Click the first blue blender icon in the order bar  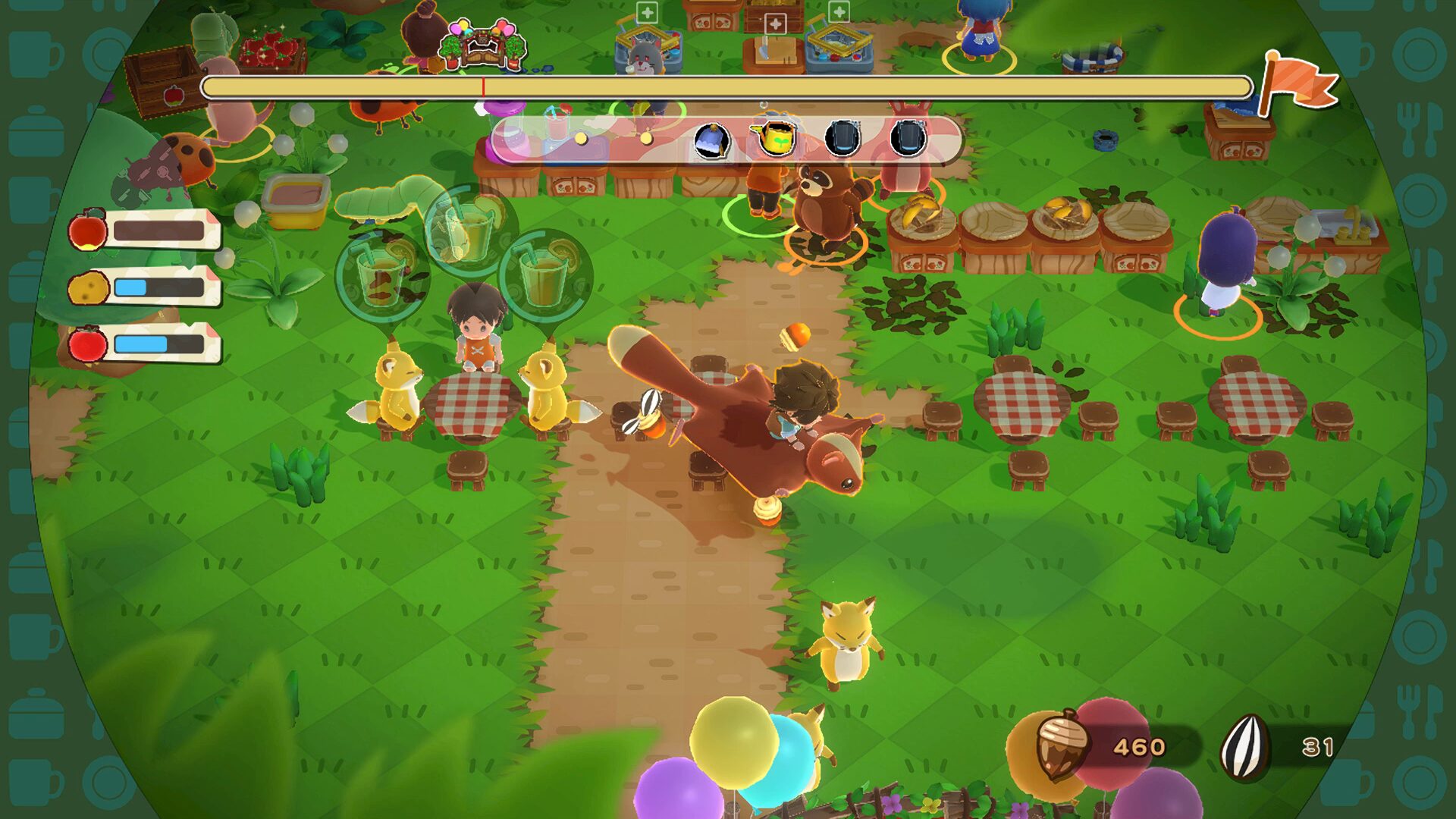[843, 136]
